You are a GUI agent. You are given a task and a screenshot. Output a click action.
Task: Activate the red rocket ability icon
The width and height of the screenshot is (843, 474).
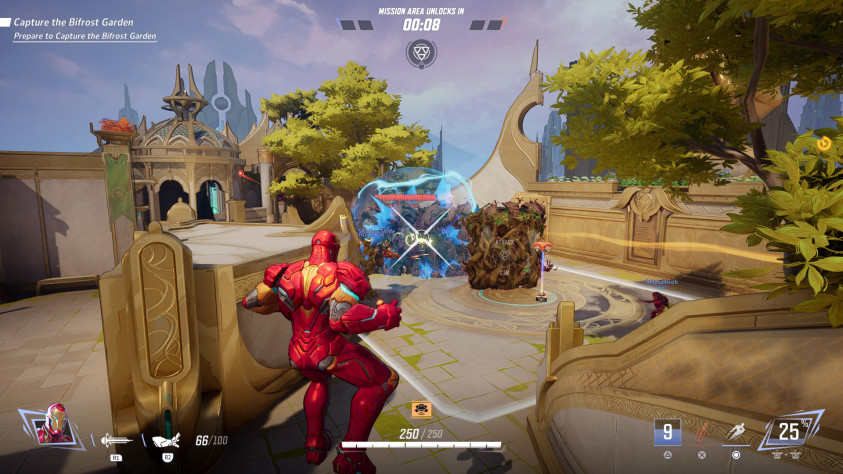click(702, 432)
